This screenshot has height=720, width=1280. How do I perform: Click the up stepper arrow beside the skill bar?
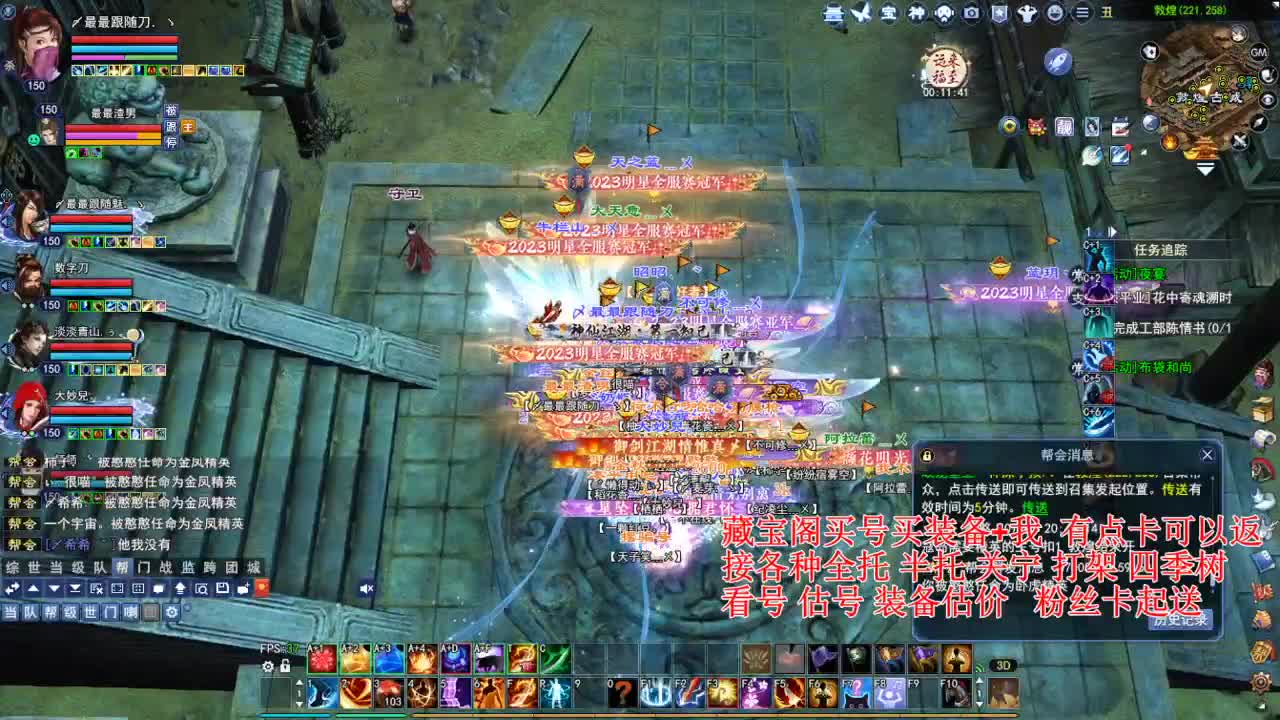(x=300, y=682)
